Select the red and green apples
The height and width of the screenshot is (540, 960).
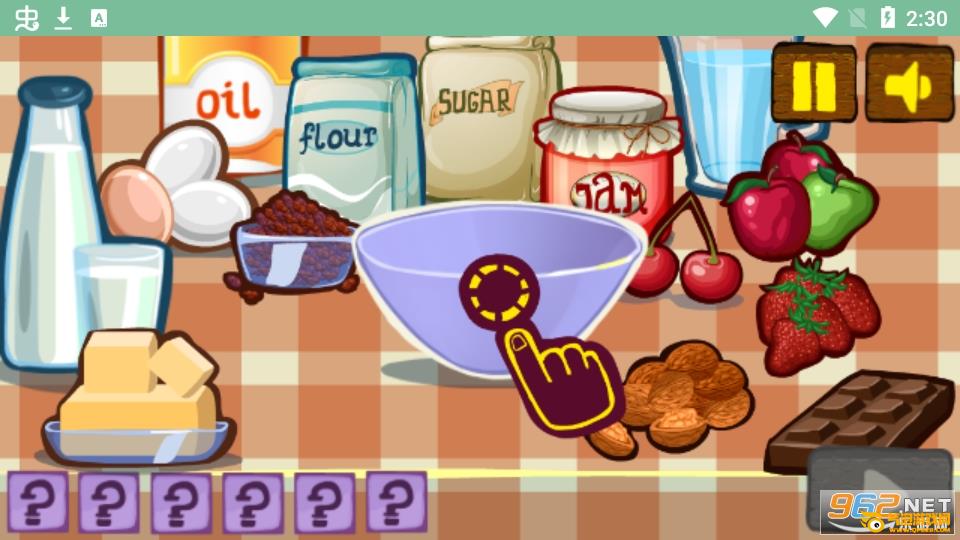[797, 198]
